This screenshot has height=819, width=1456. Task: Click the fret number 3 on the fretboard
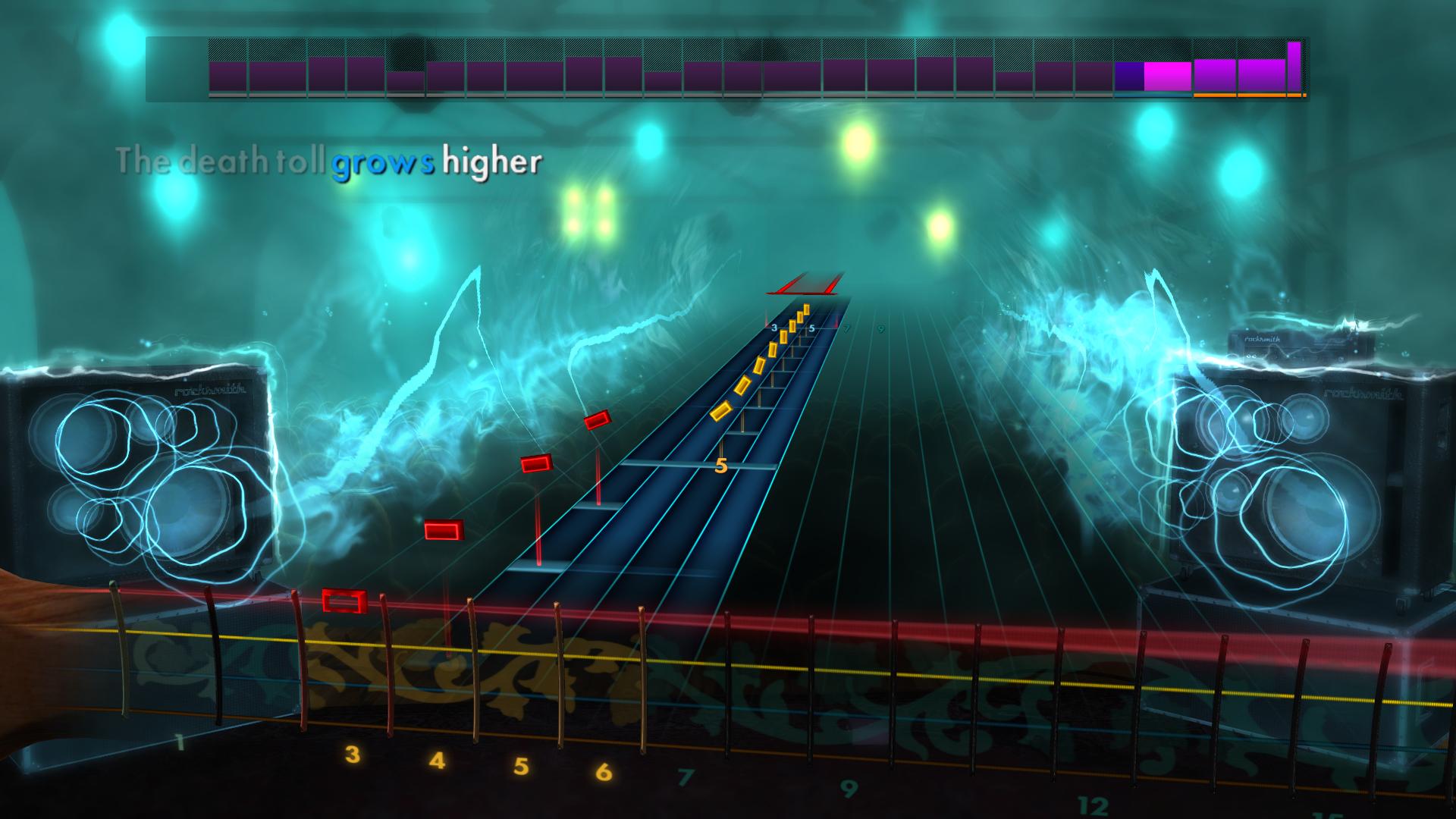[x=351, y=755]
